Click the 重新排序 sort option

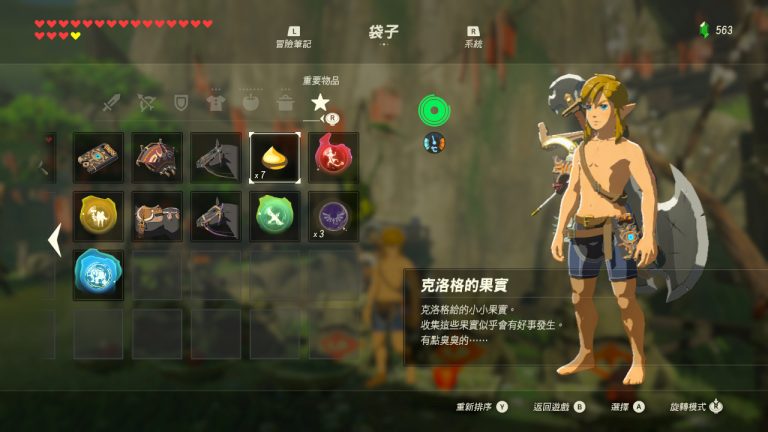point(482,407)
